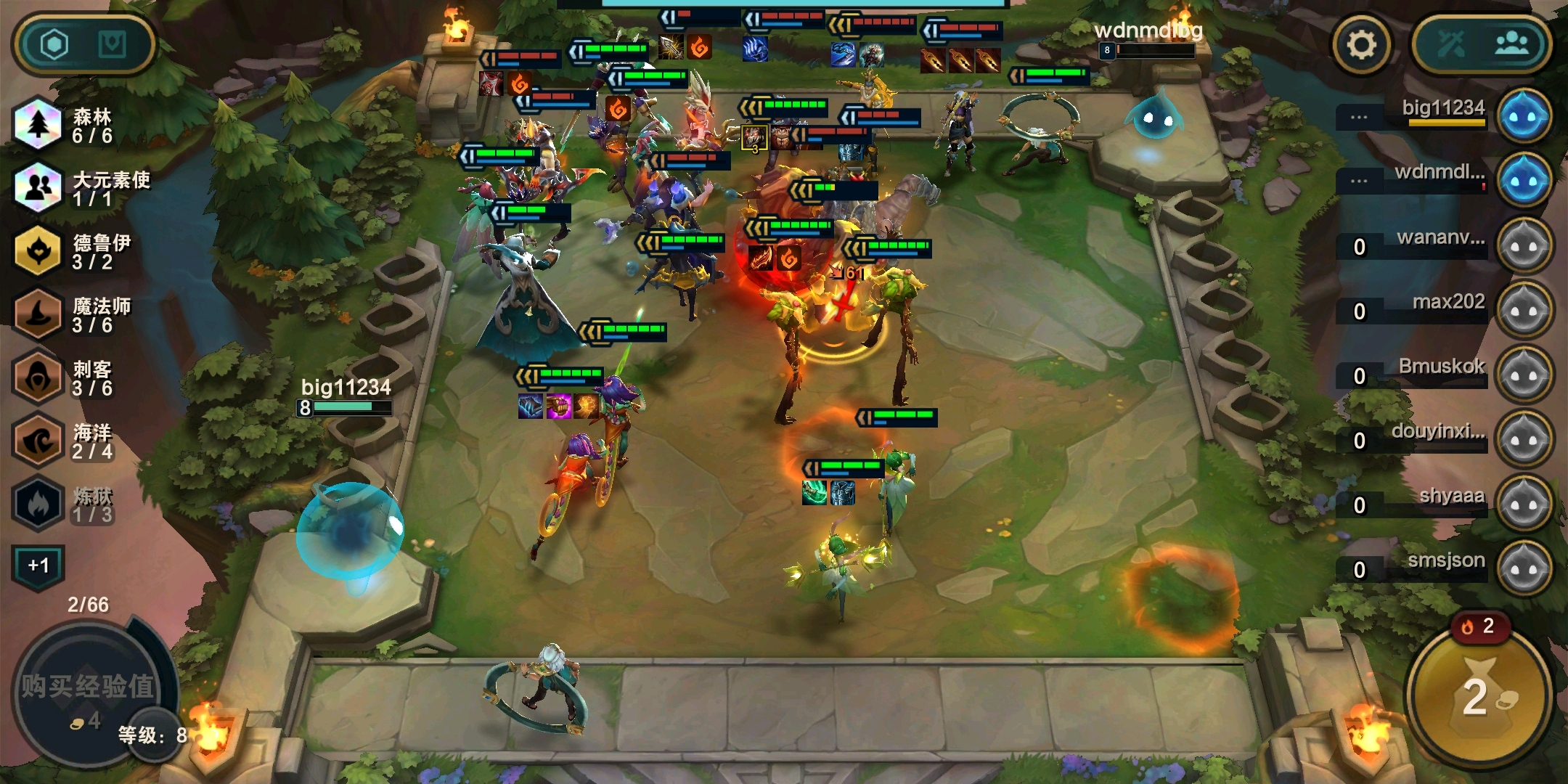View player douyinxi's board
This screenshot has width=1568, height=784.
pos(1524,440)
